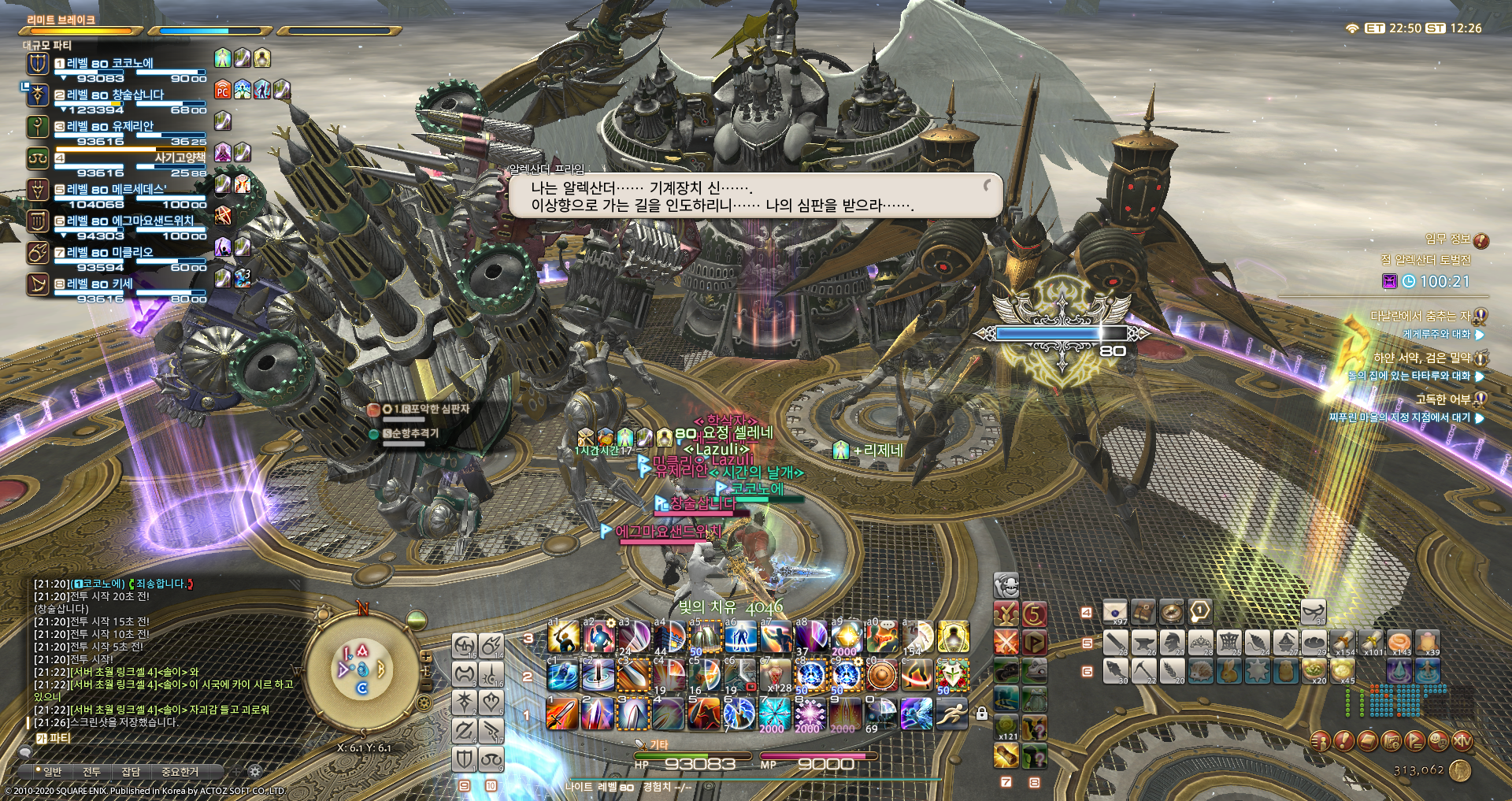
Task: Click the chat bubble mode icon beside chat input
Action: [x=27, y=753]
